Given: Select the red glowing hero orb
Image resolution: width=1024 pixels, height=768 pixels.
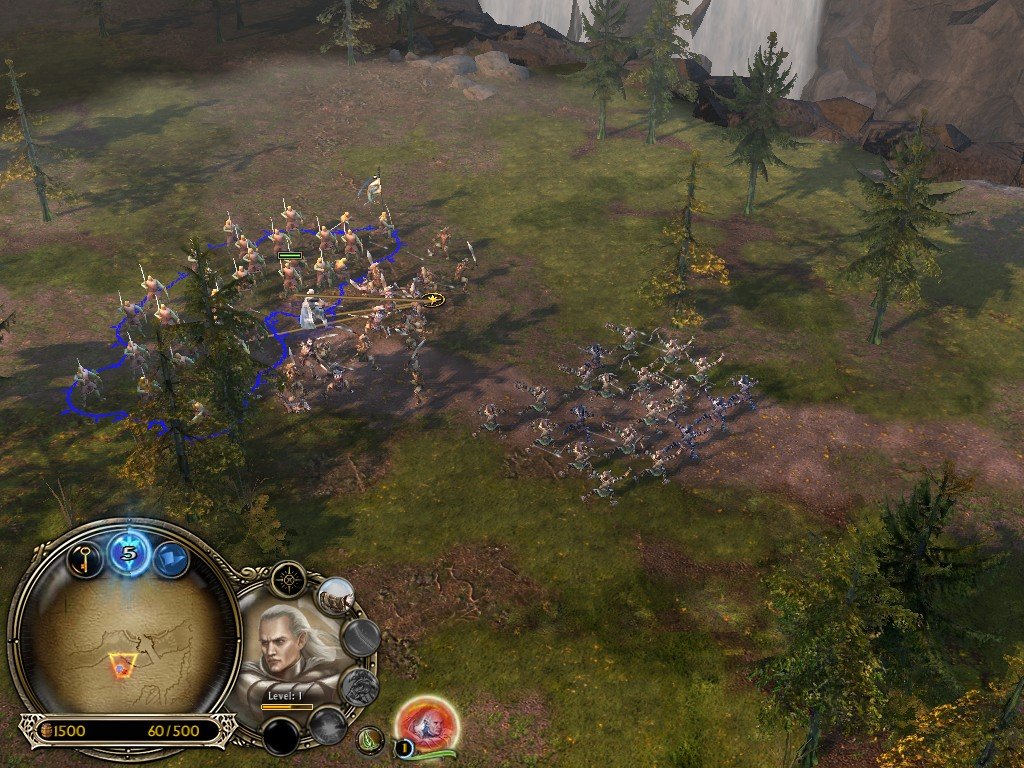Looking at the screenshot, I should point(427,723).
